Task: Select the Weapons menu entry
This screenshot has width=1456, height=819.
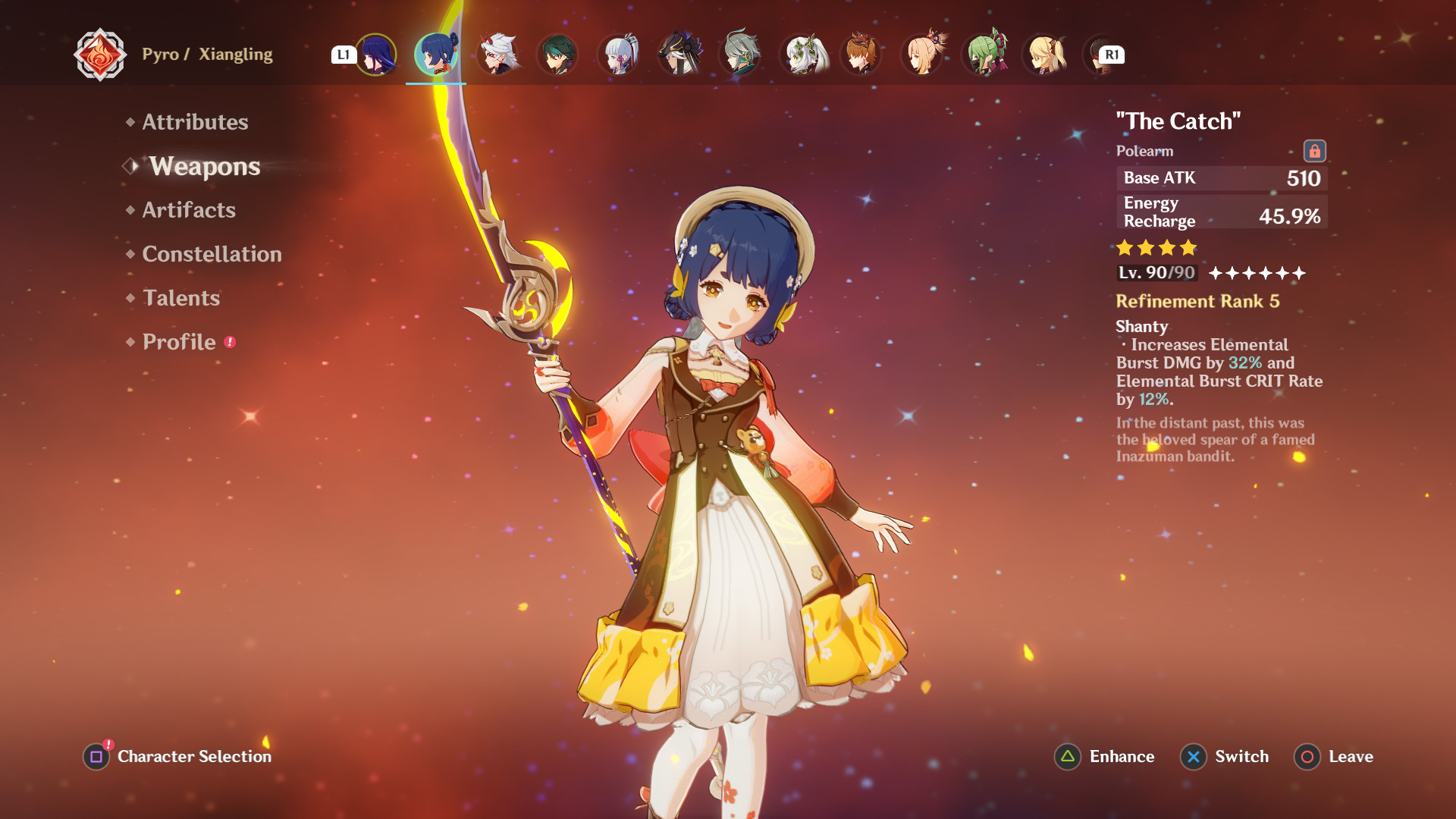Action: (204, 166)
